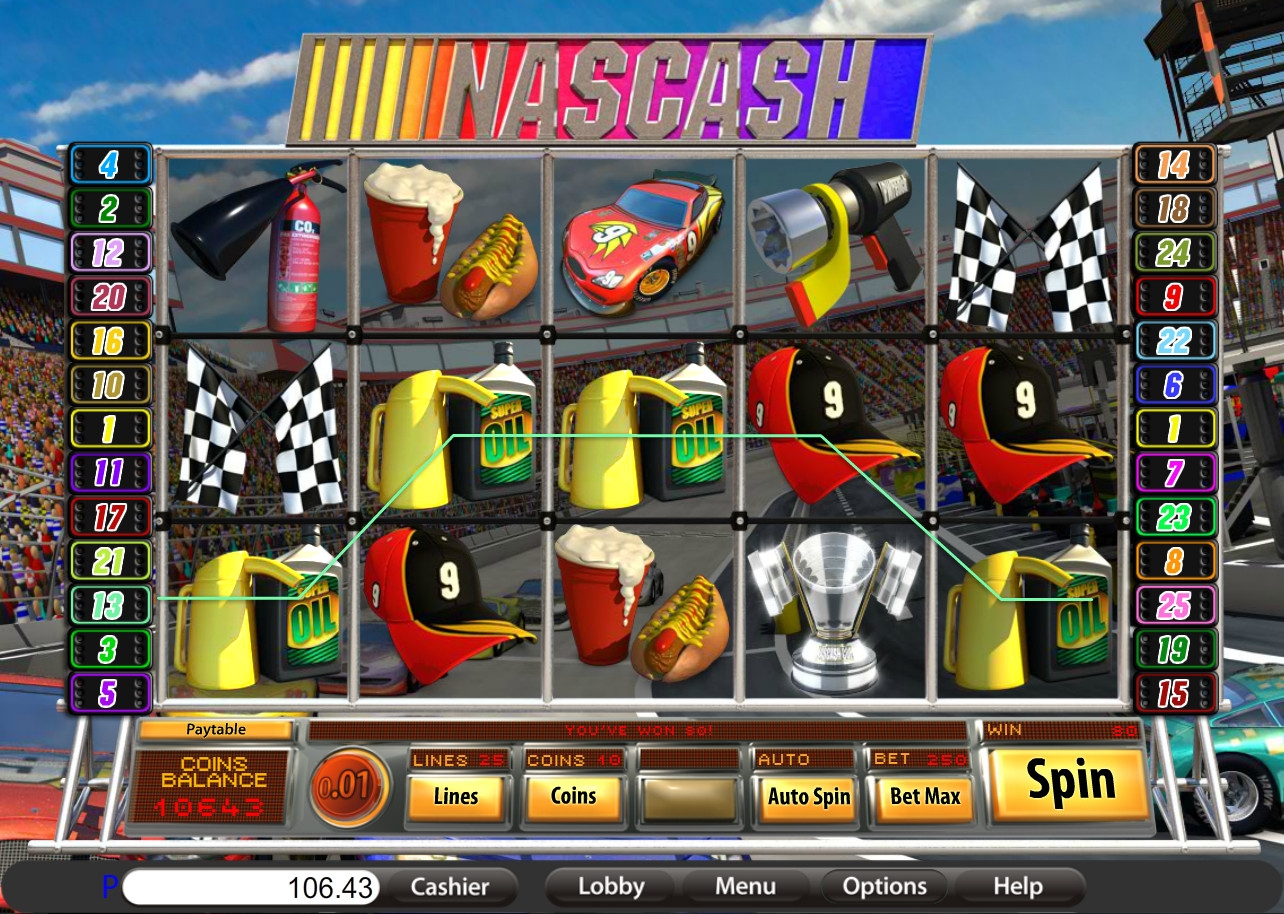
Task: Click the Lines button
Action: (x=456, y=797)
